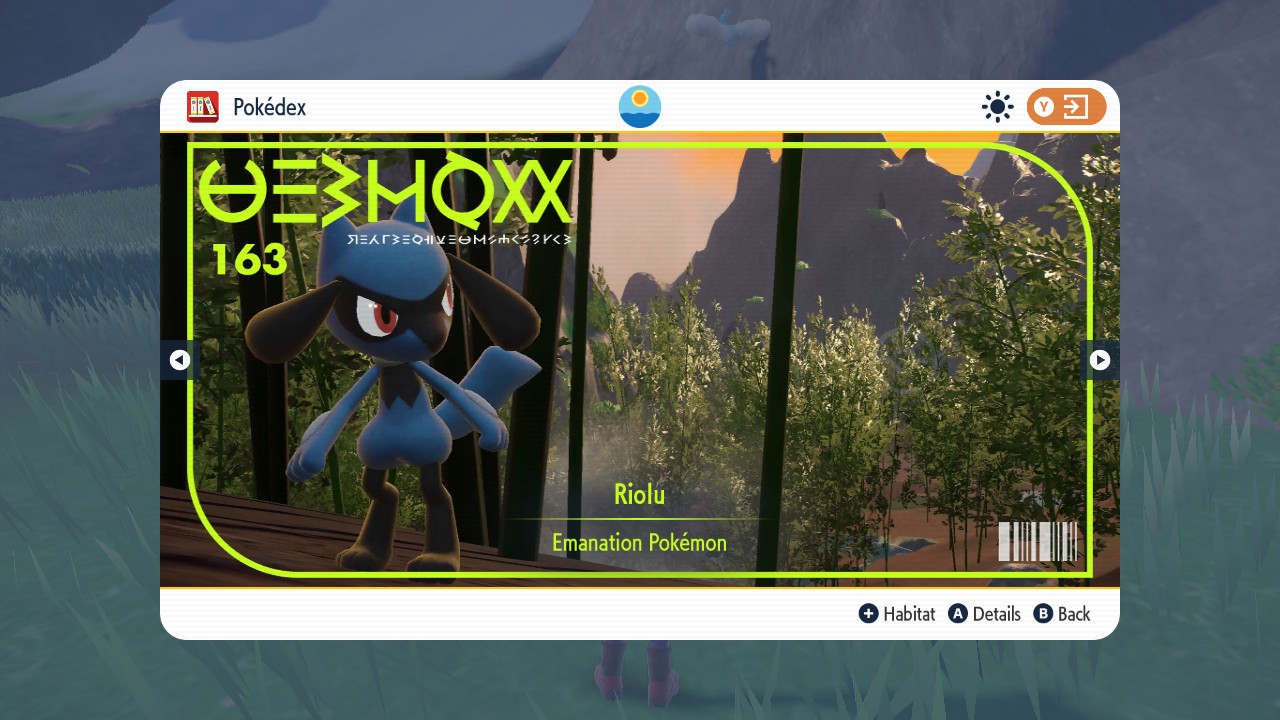Viewport: 1280px width, 720px height.
Task: Select the sun weather icon above the Pokédex card
Action: pyautogui.click(x=639, y=106)
